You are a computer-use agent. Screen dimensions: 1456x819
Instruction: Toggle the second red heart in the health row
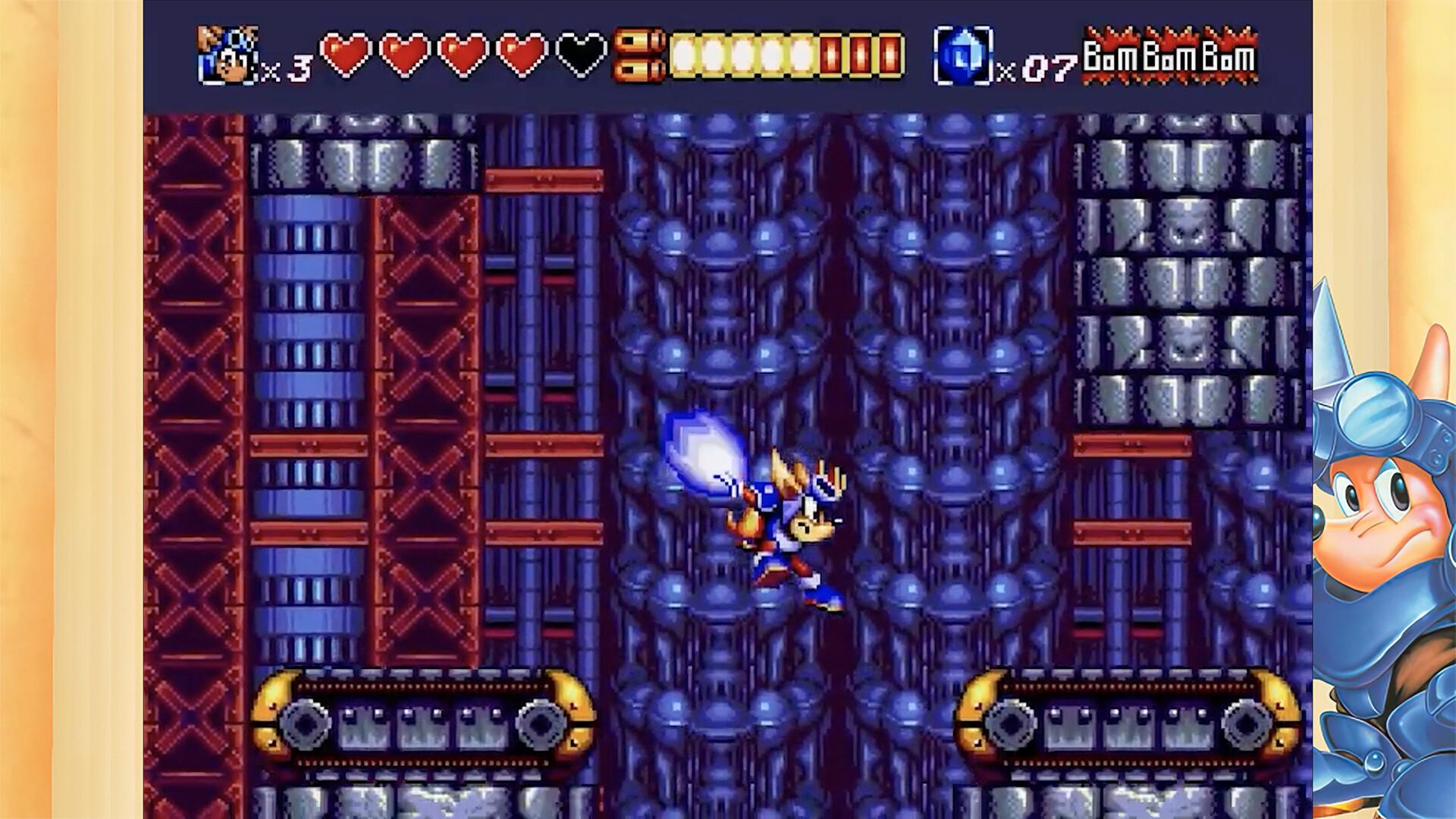click(x=403, y=53)
